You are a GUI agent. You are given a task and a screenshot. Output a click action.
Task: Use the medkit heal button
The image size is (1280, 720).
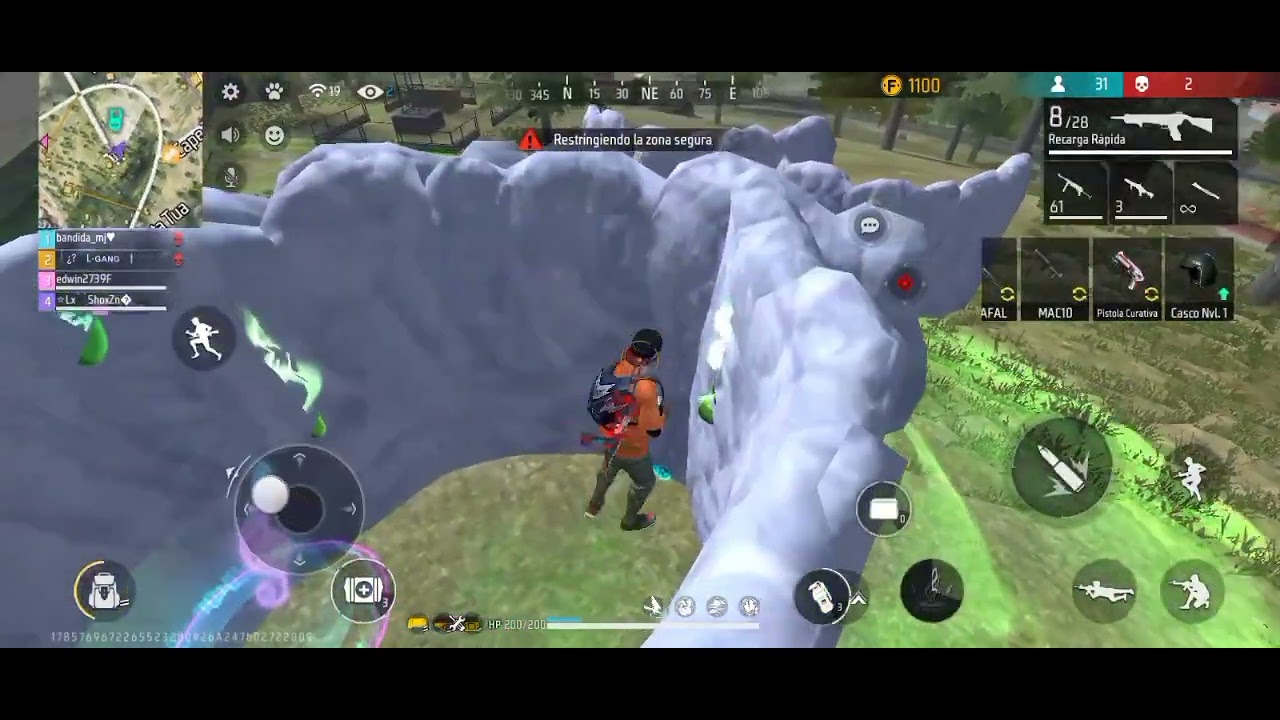363,591
